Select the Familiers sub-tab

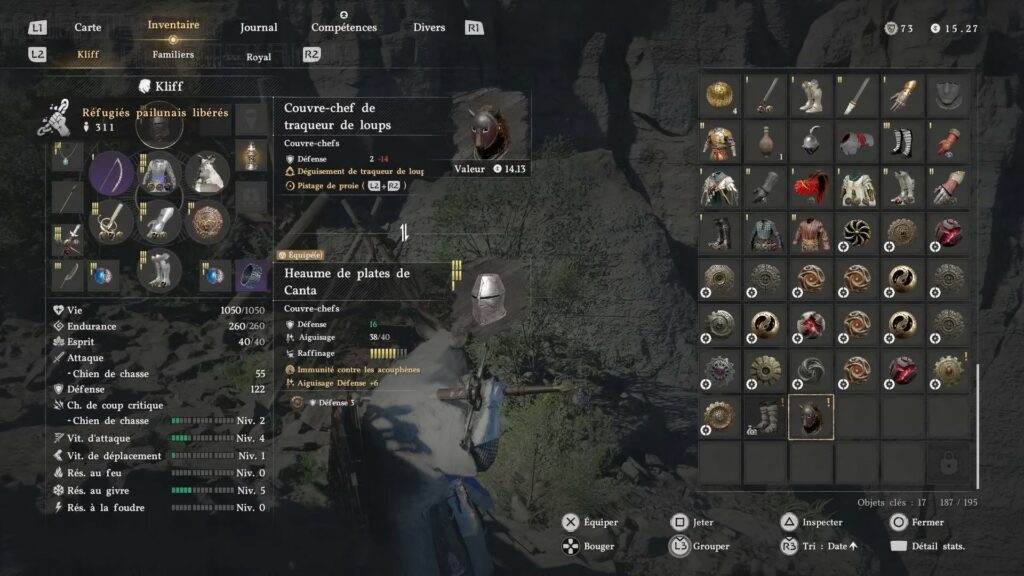click(x=173, y=55)
